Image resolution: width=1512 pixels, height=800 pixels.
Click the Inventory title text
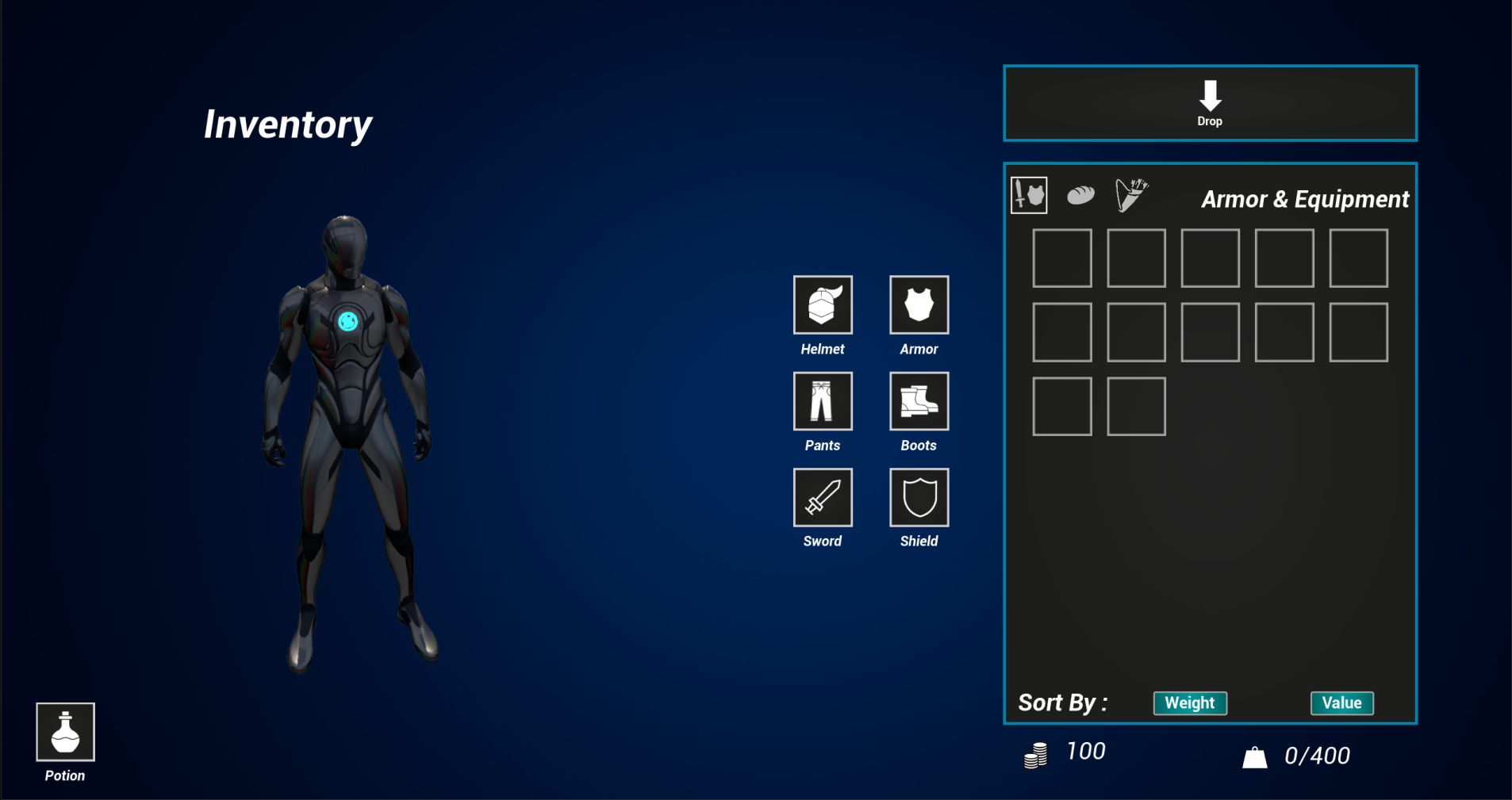point(288,124)
